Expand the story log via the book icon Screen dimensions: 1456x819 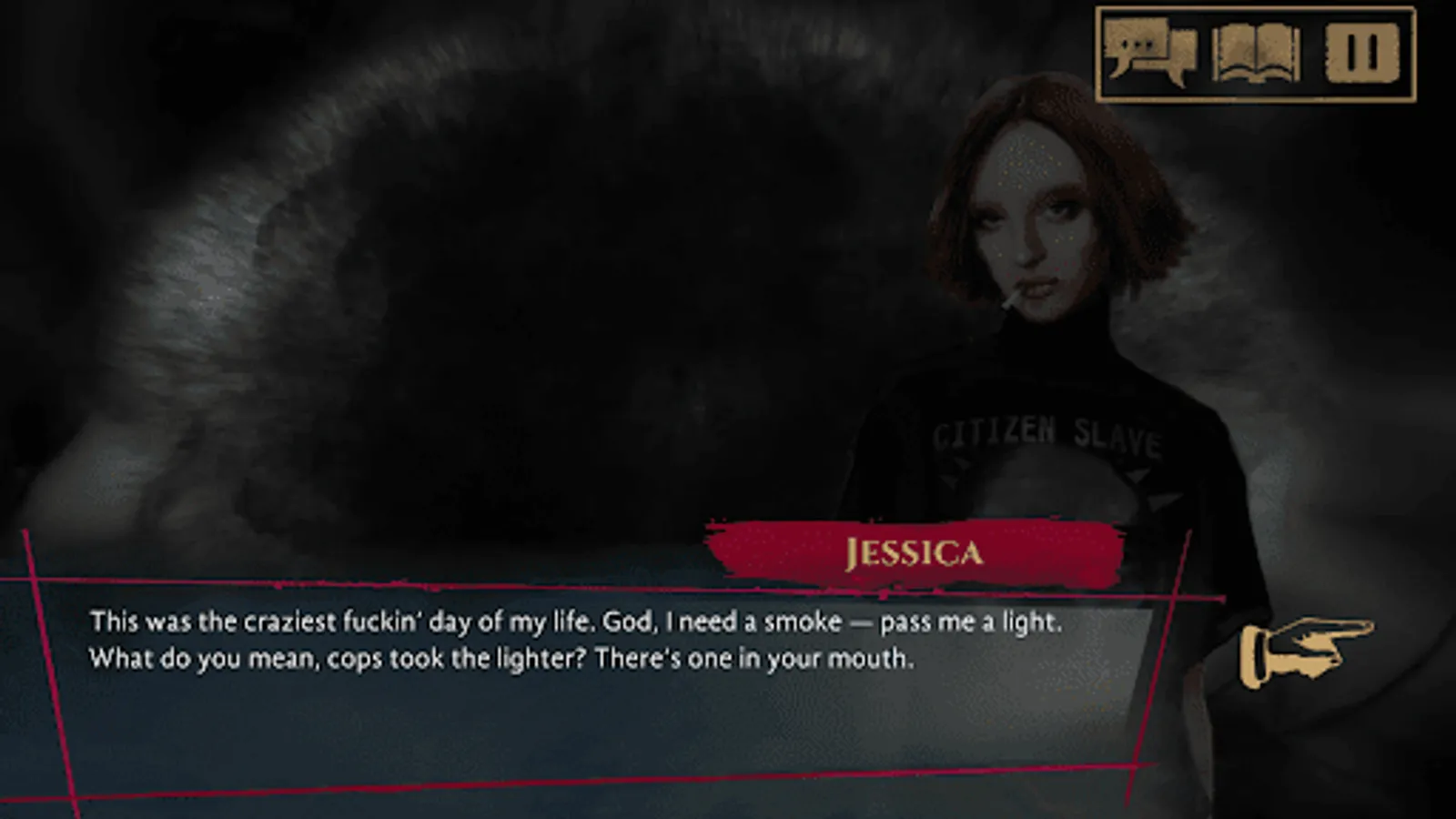click(1254, 52)
